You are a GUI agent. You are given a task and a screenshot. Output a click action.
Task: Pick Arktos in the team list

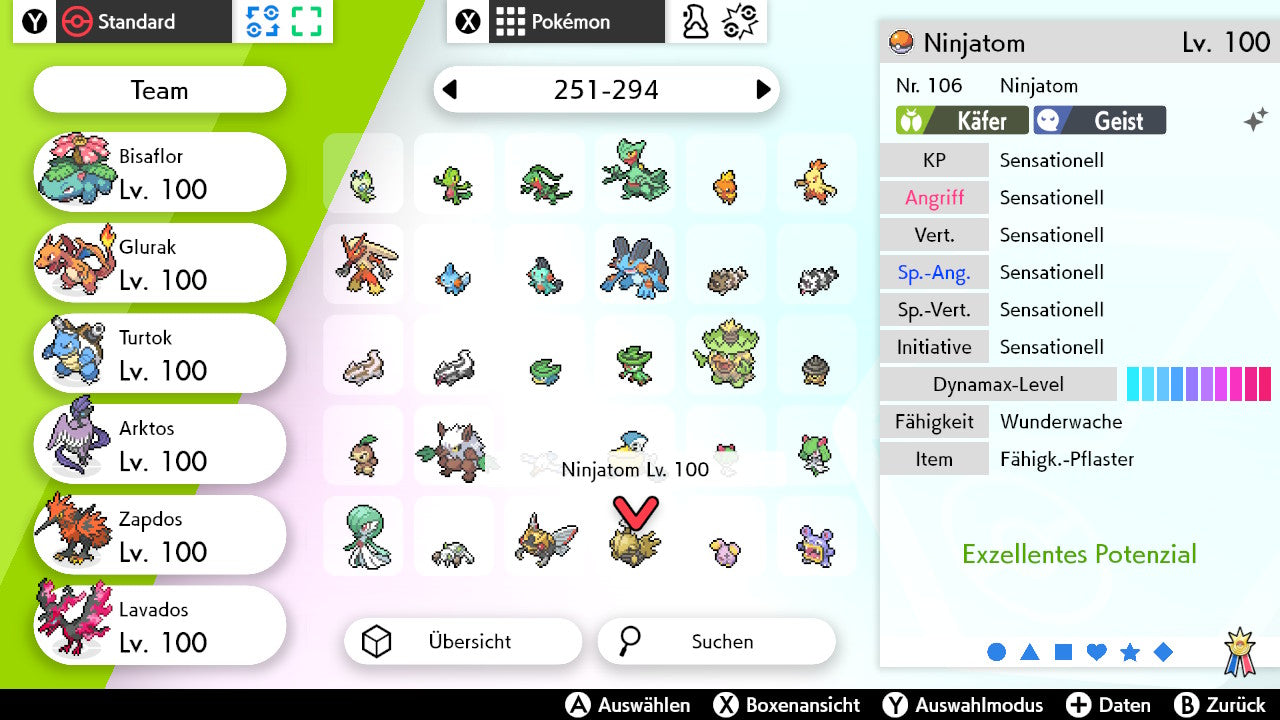click(160, 445)
